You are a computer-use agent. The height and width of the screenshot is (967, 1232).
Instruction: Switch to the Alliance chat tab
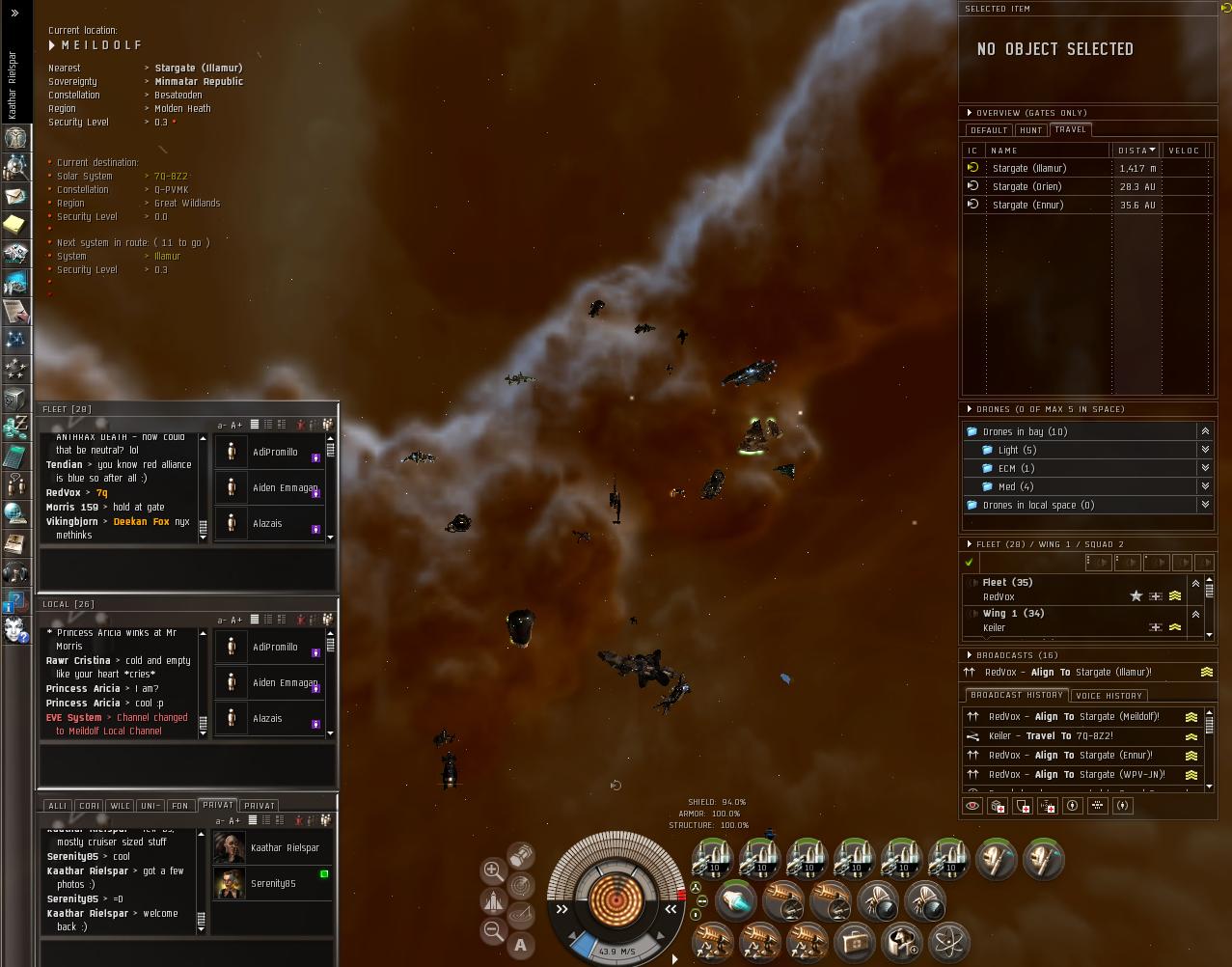click(x=57, y=806)
